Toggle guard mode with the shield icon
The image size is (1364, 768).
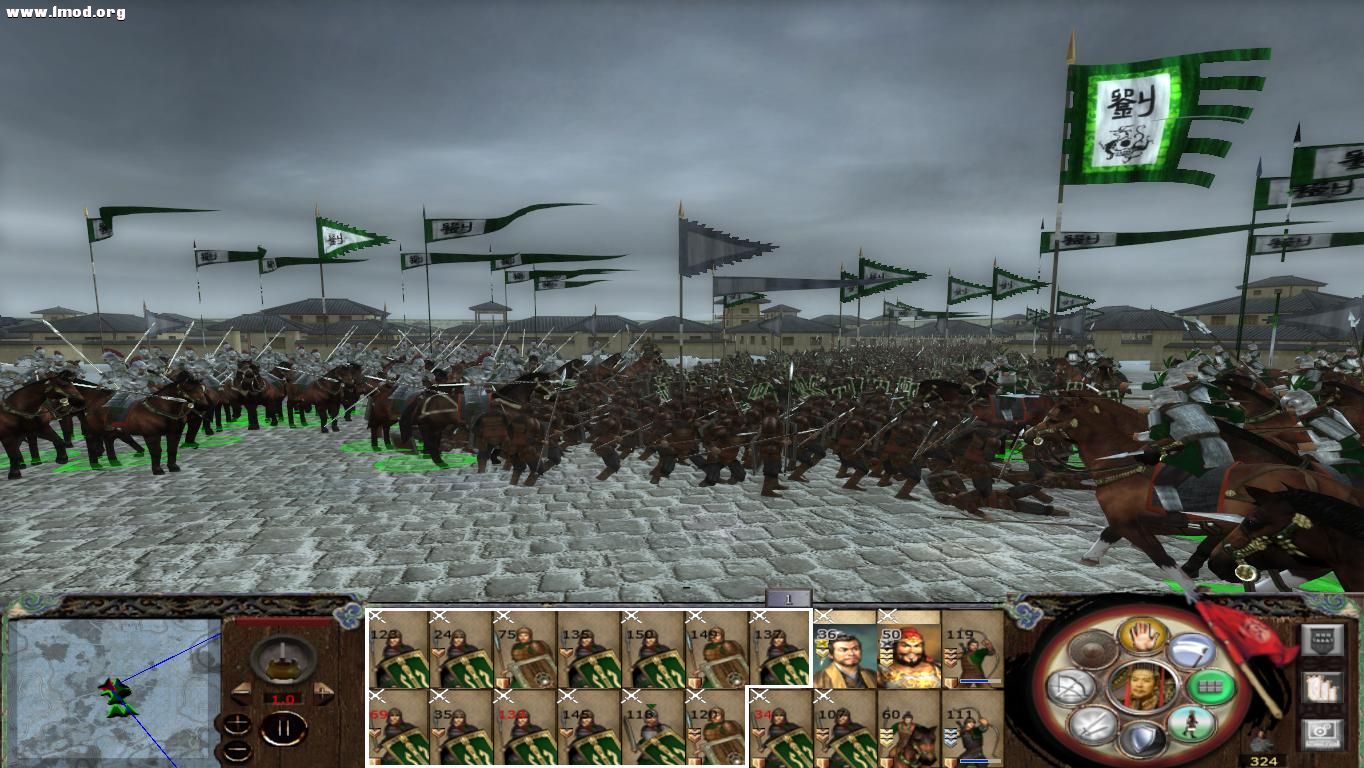click(1143, 736)
